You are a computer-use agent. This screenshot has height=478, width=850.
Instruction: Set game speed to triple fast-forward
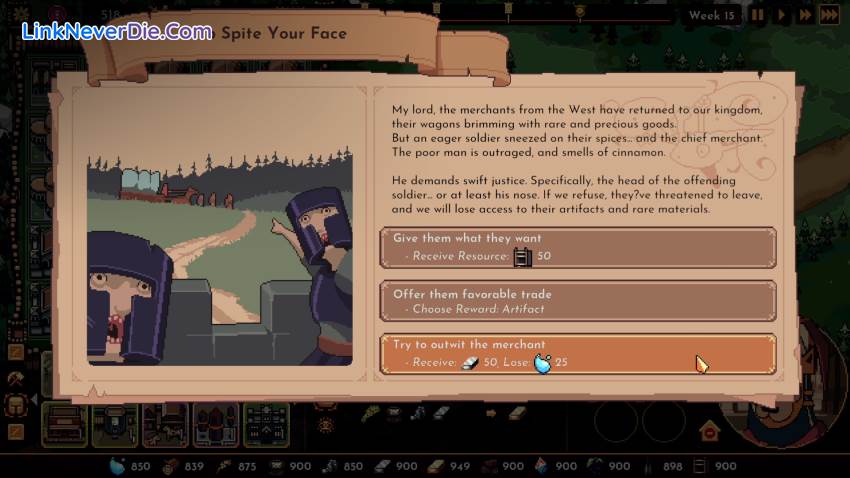click(829, 15)
